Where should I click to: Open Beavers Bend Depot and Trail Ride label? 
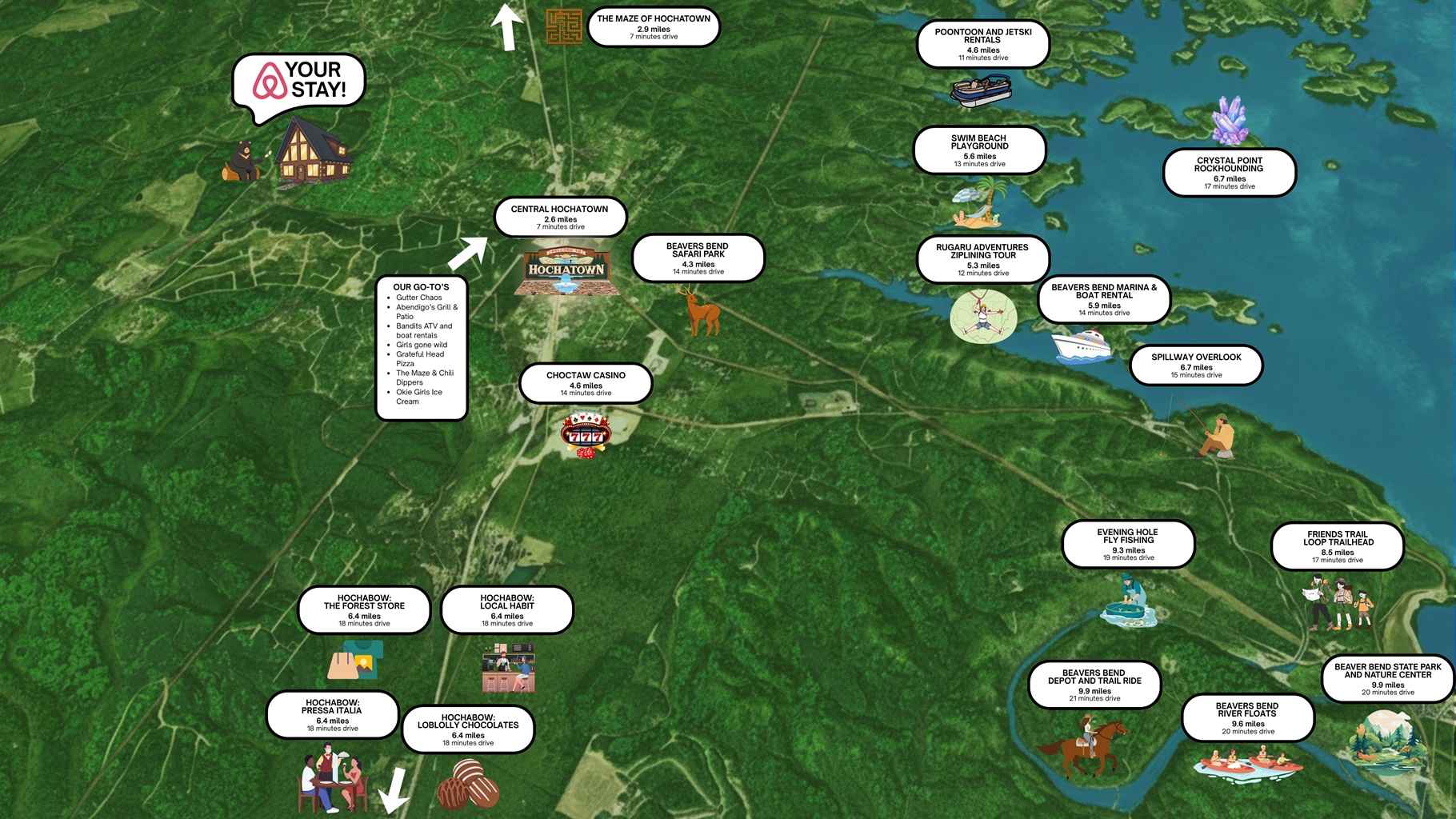pyautogui.click(x=1094, y=685)
